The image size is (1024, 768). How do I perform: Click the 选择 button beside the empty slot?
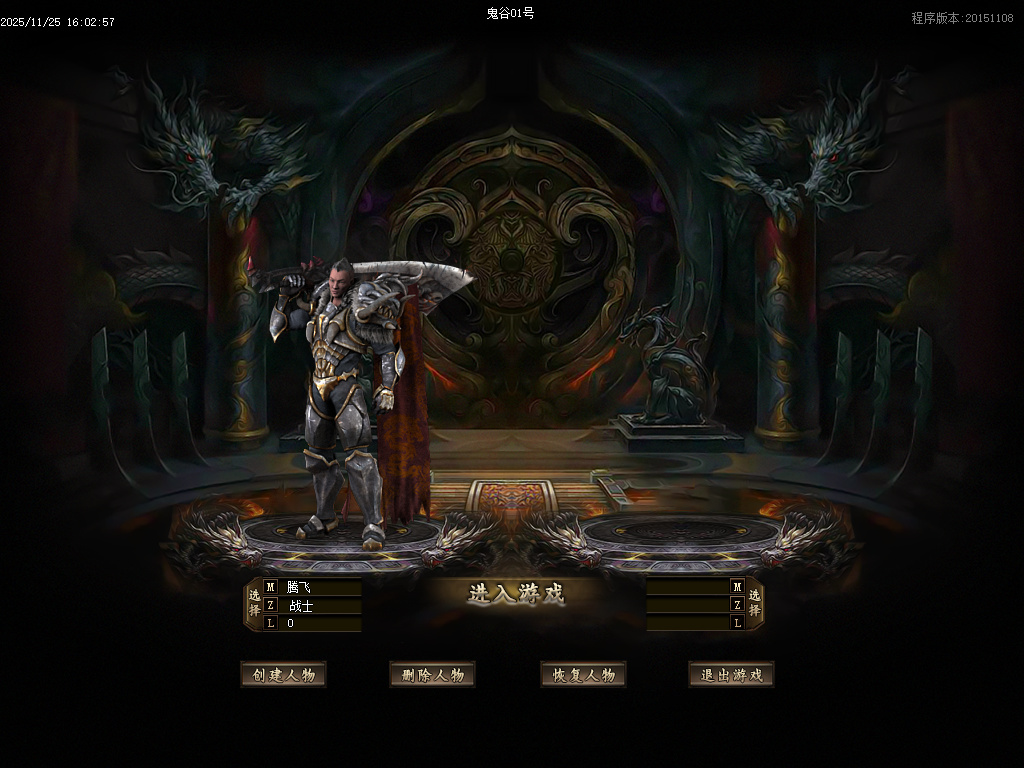(755, 603)
